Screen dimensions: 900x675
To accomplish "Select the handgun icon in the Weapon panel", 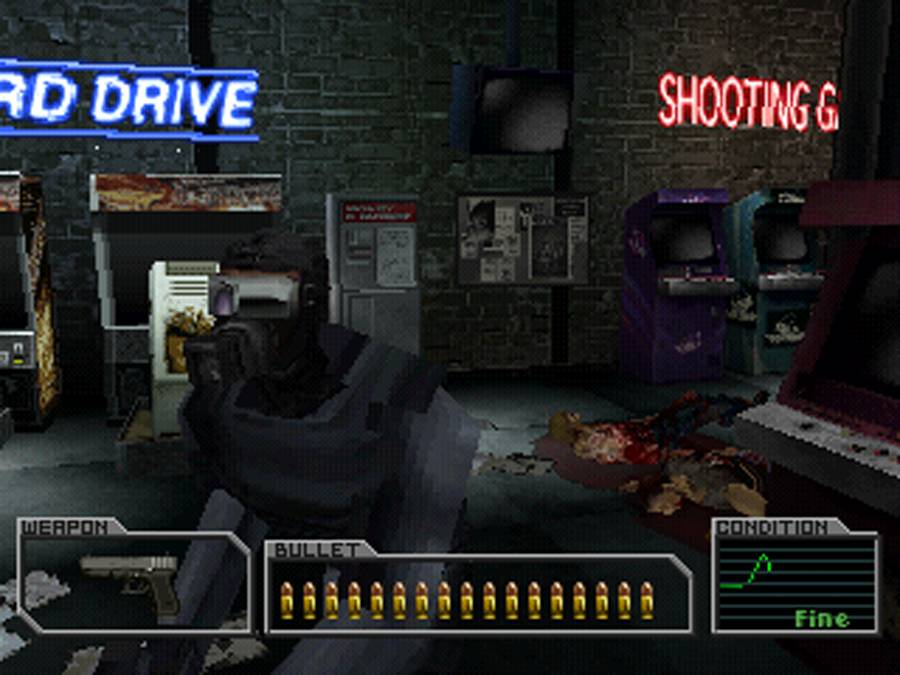I will click(x=132, y=580).
